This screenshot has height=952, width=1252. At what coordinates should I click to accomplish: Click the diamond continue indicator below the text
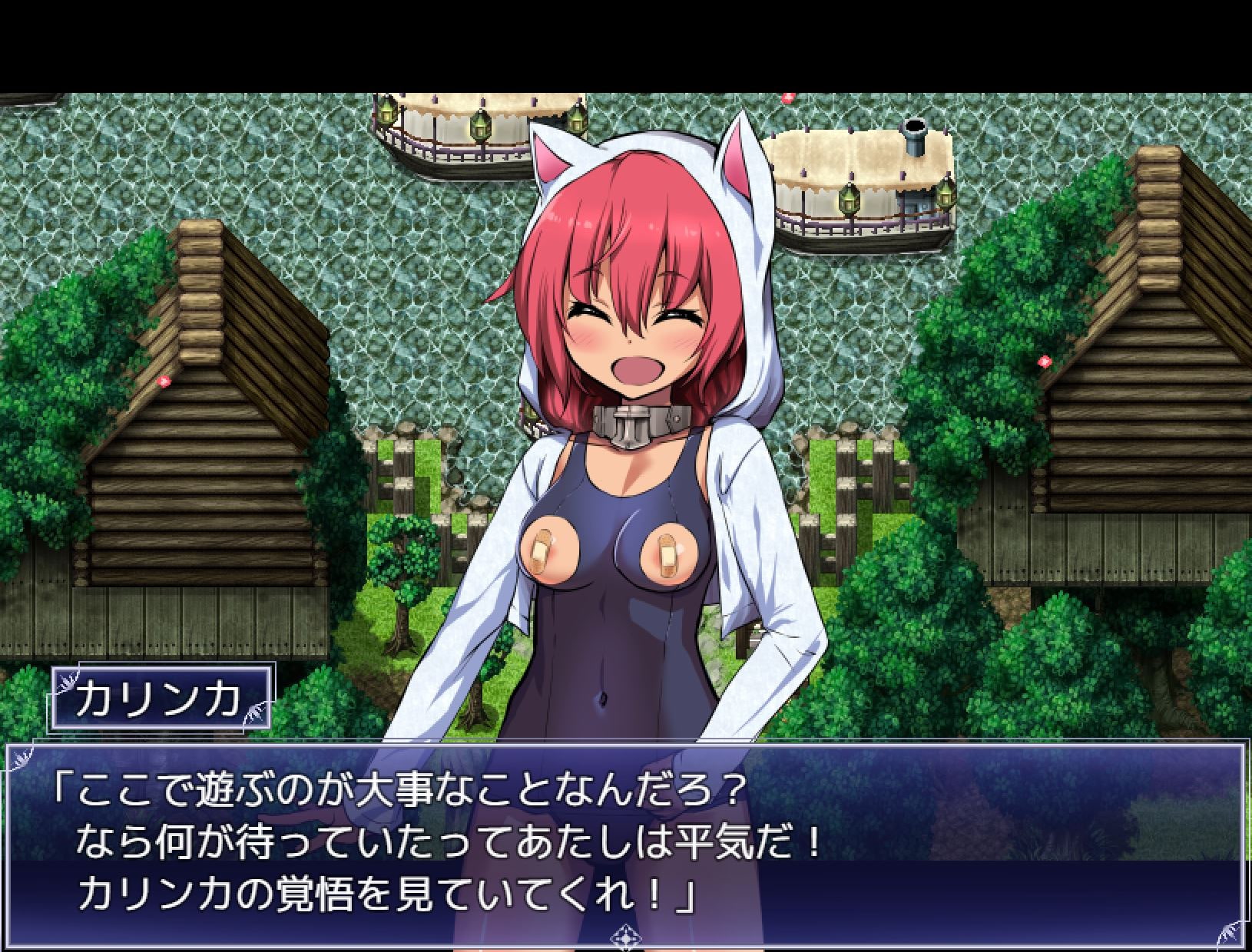pyautogui.click(x=625, y=937)
